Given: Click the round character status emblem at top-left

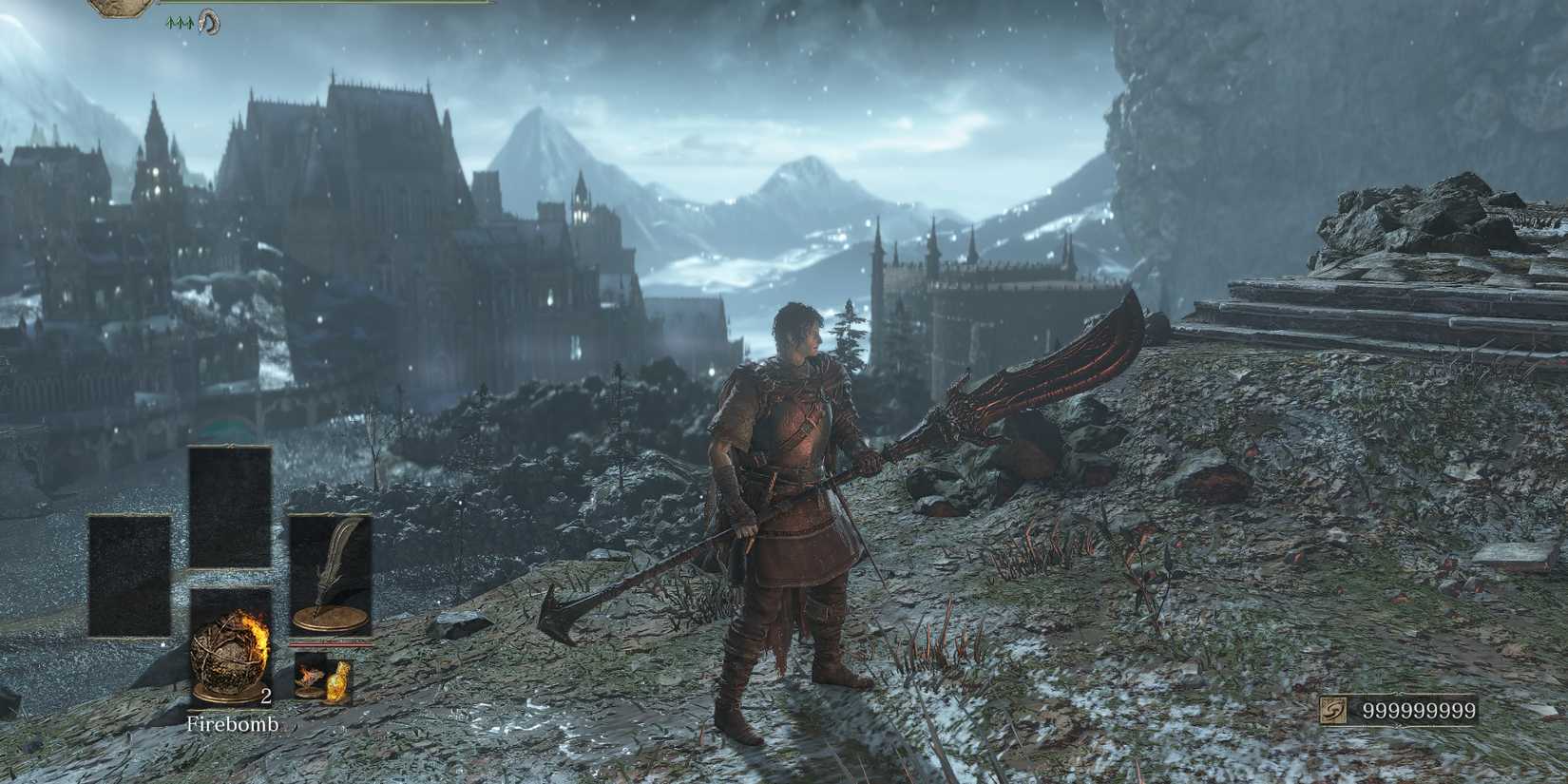Looking at the screenshot, I should (114, 8).
